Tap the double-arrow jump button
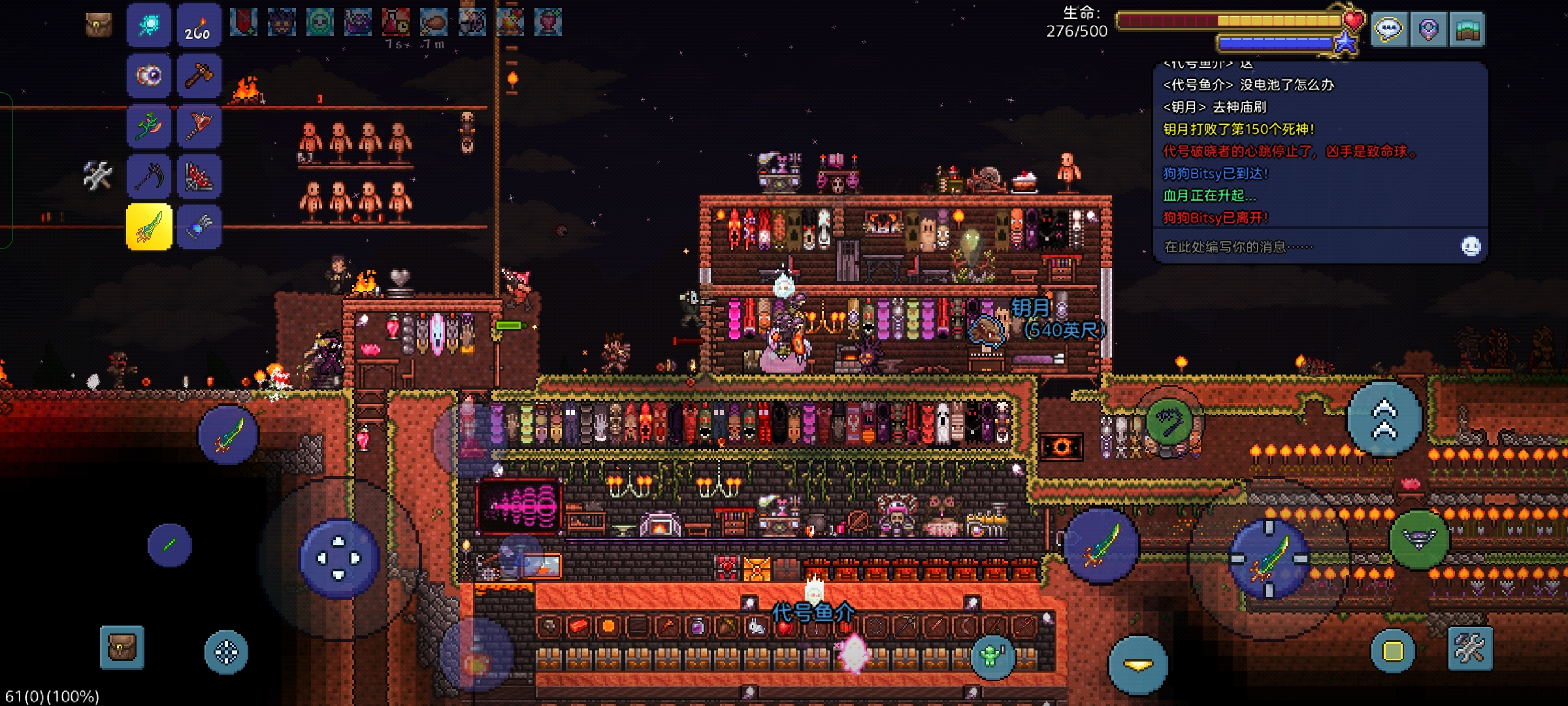The image size is (1568, 706). (1384, 419)
